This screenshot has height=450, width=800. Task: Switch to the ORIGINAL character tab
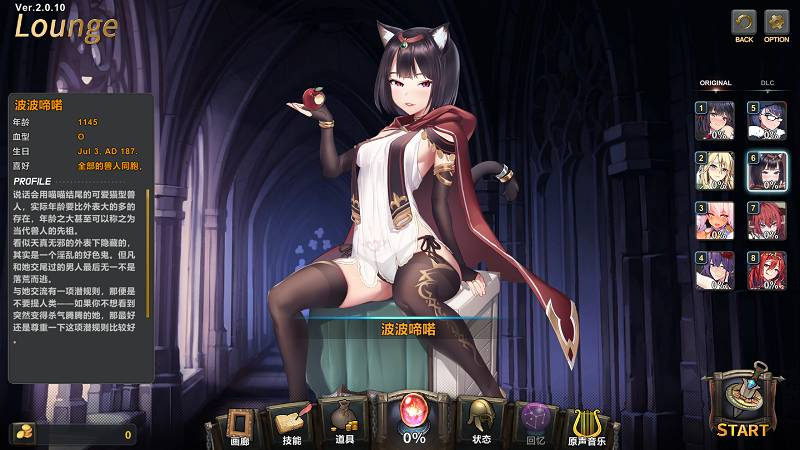tap(715, 83)
